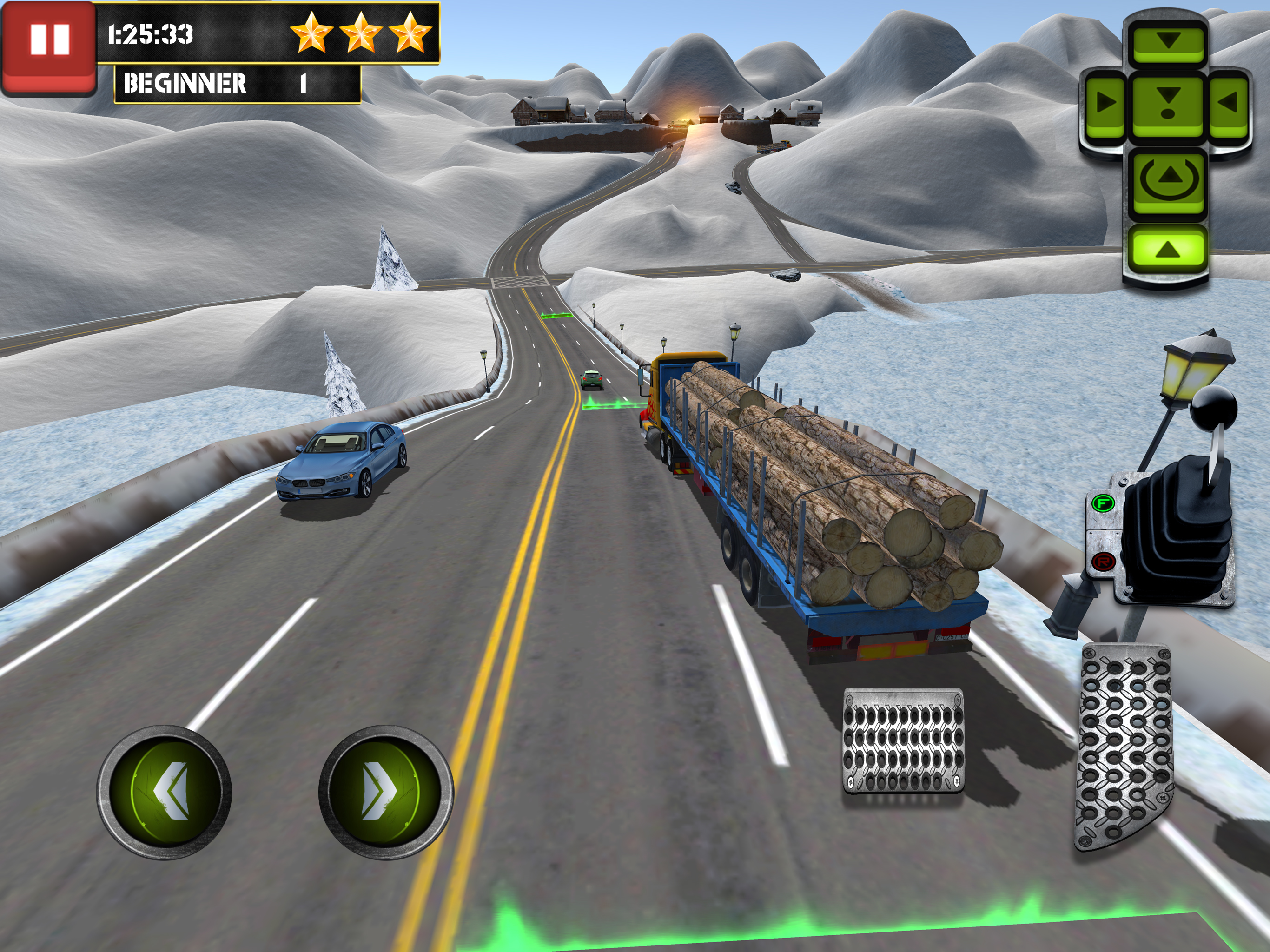The image size is (1270, 952).
Task: Activate the center arrow-and-dot camera button
Action: pyautogui.click(x=1167, y=103)
